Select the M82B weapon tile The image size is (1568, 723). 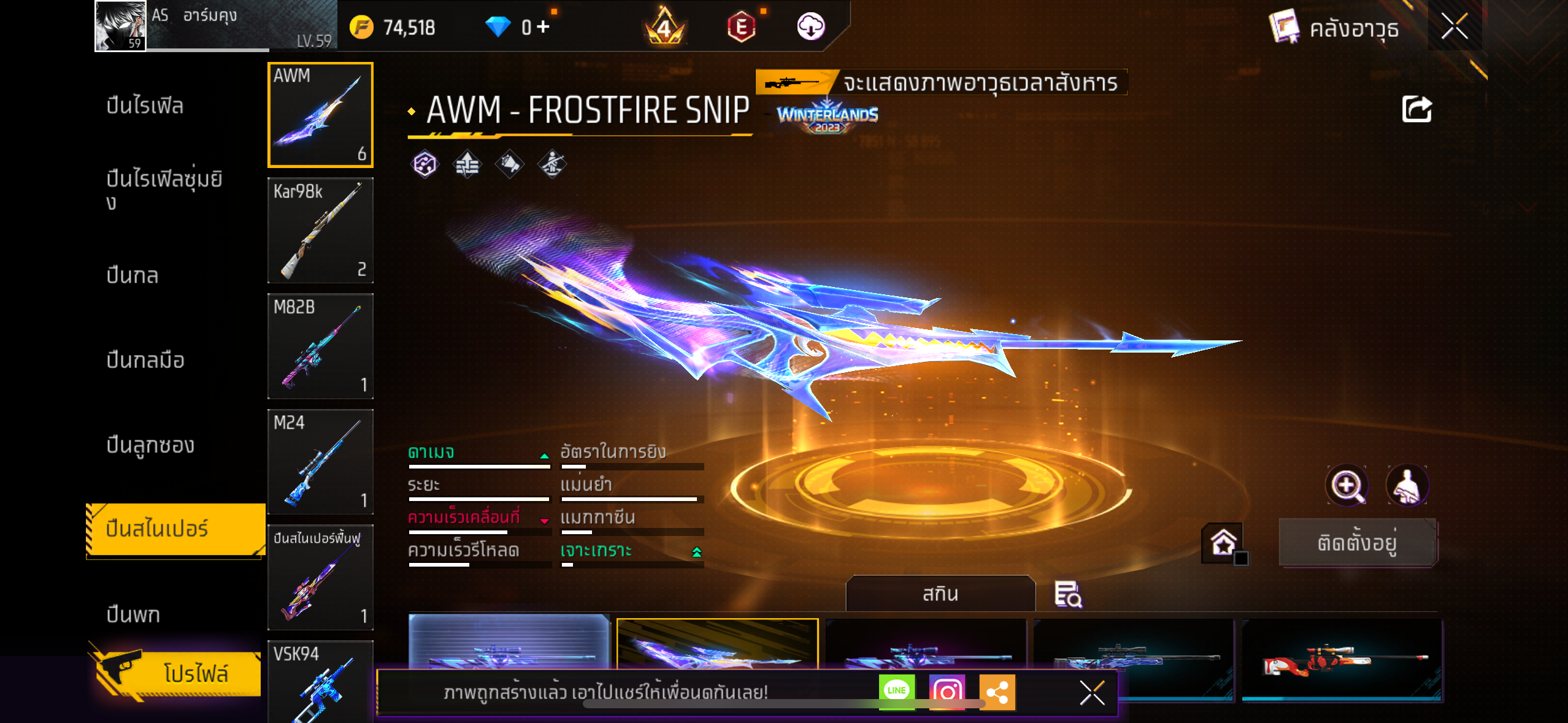[x=320, y=346]
